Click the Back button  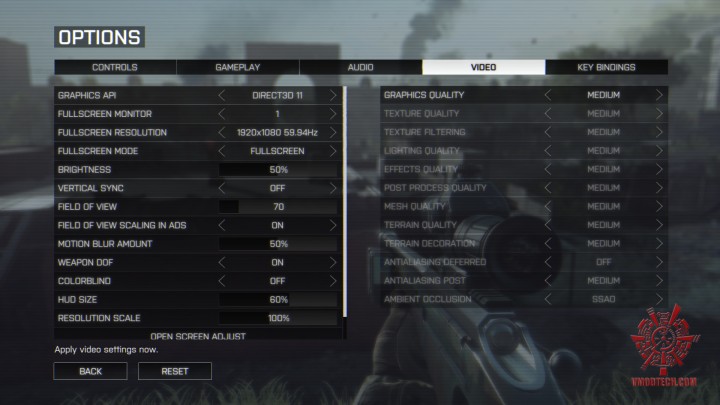pos(91,371)
